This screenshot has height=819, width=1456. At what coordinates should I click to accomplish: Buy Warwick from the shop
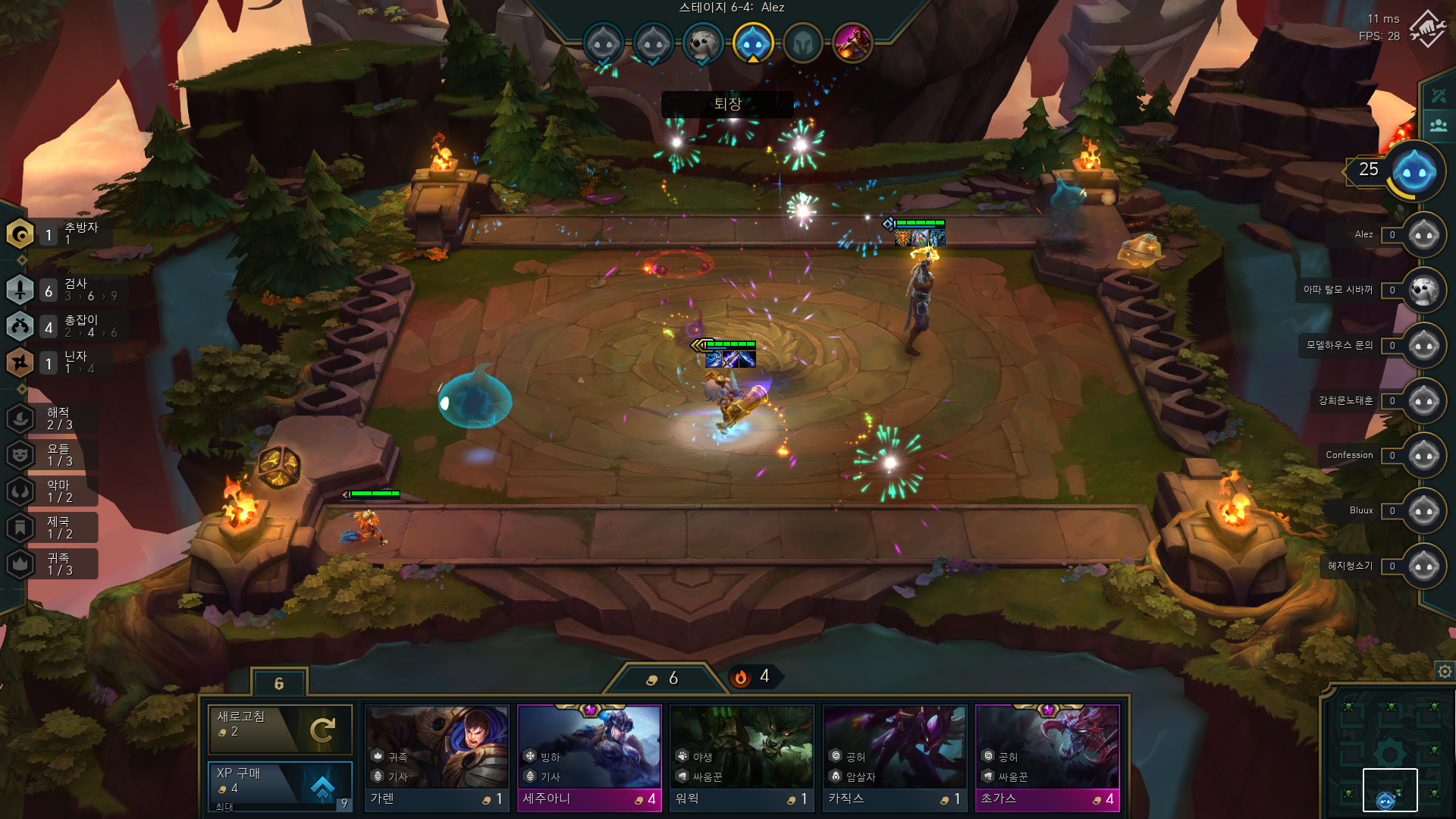pyautogui.click(x=742, y=757)
